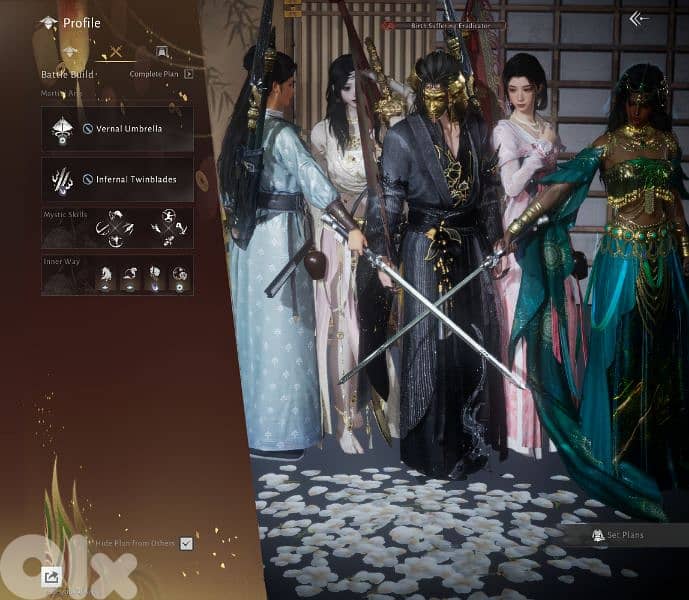Select the last Inner Way icon

coord(179,276)
